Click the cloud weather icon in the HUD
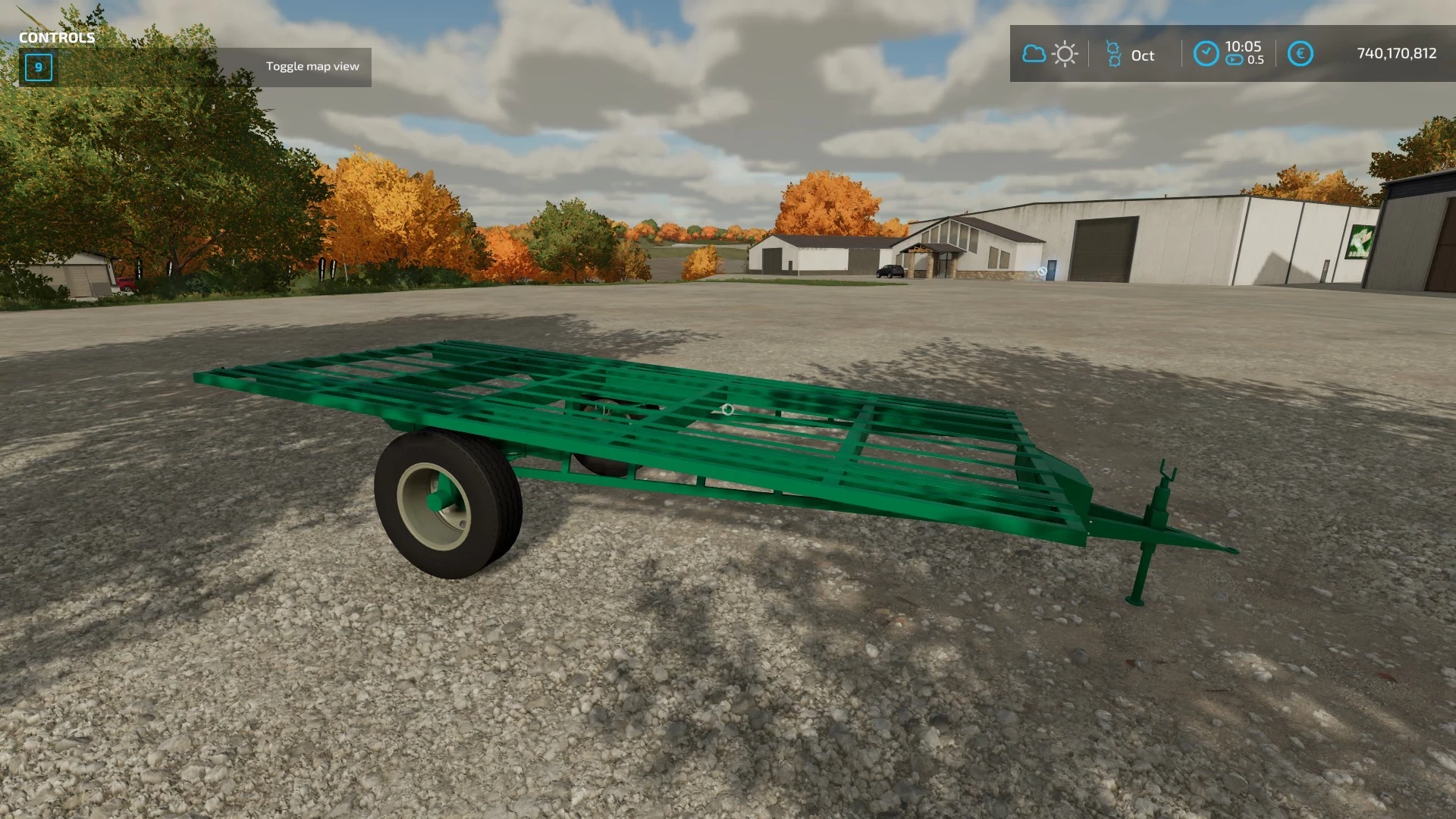Screen dimensions: 1456x819 click(1034, 54)
